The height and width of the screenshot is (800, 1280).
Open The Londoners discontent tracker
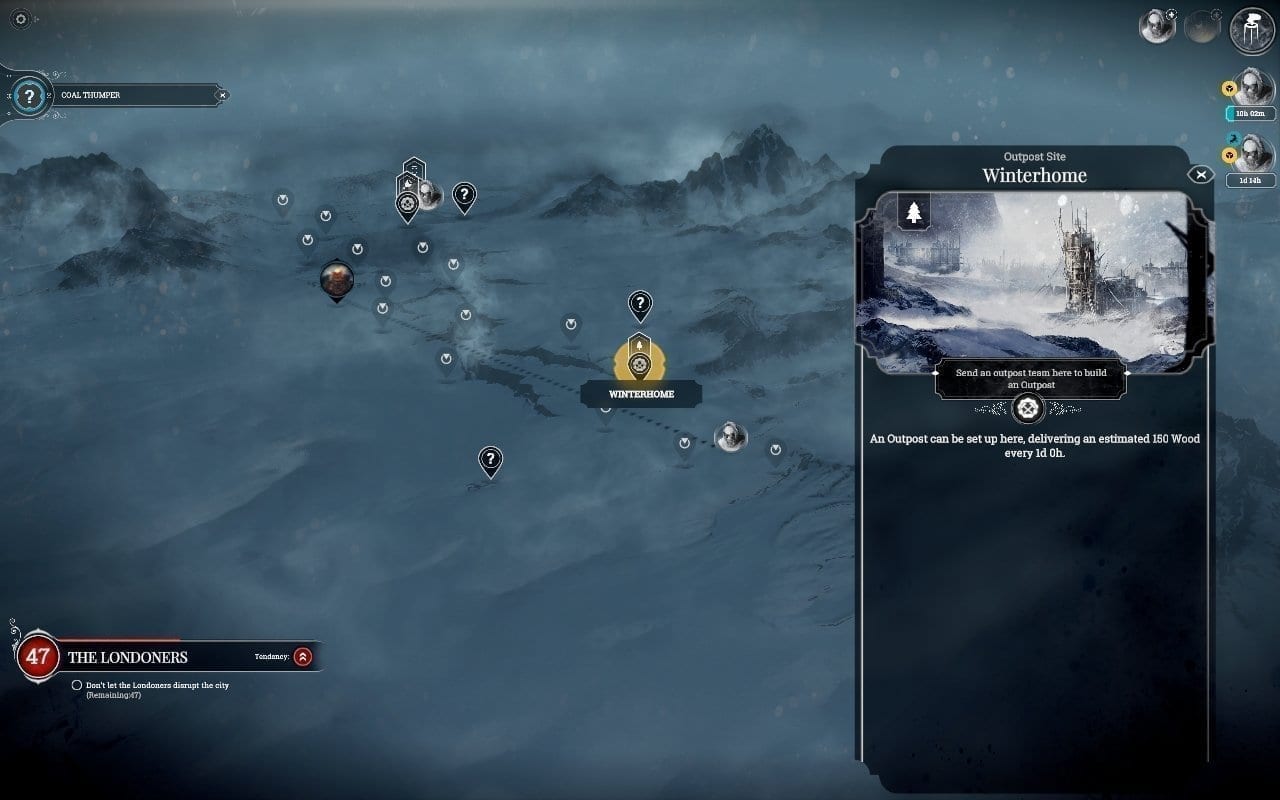(x=38, y=657)
